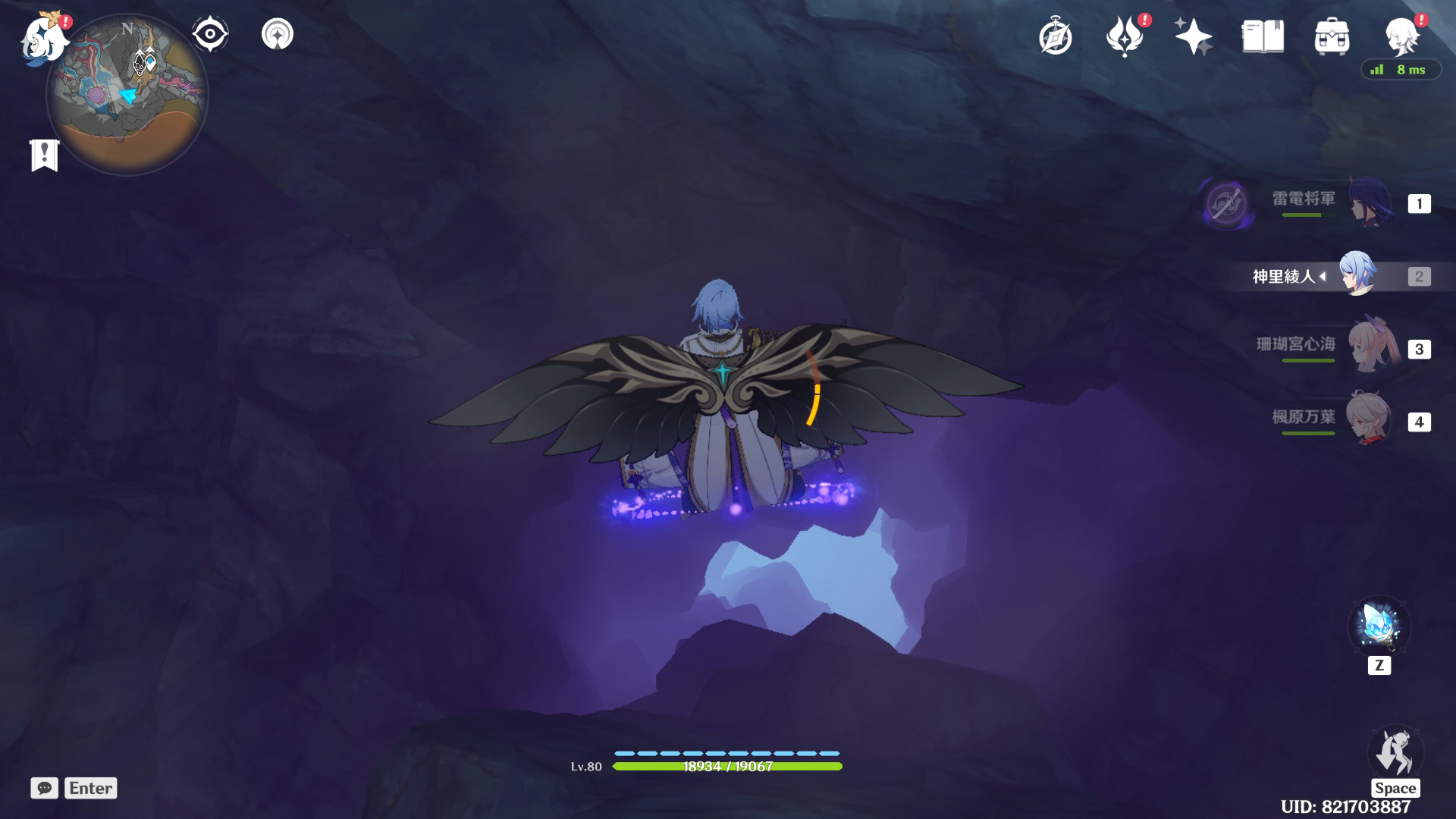1456x819 pixels.
Task: Open the character screen icon
Action: point(1401,37)
